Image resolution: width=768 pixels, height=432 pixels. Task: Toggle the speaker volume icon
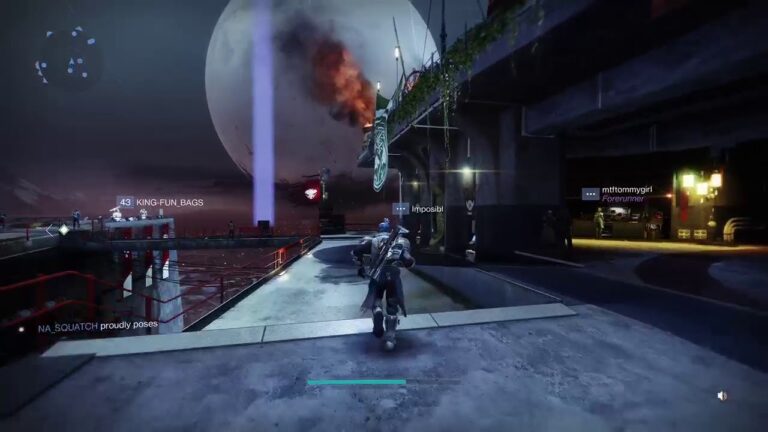[x=722, y=396]
